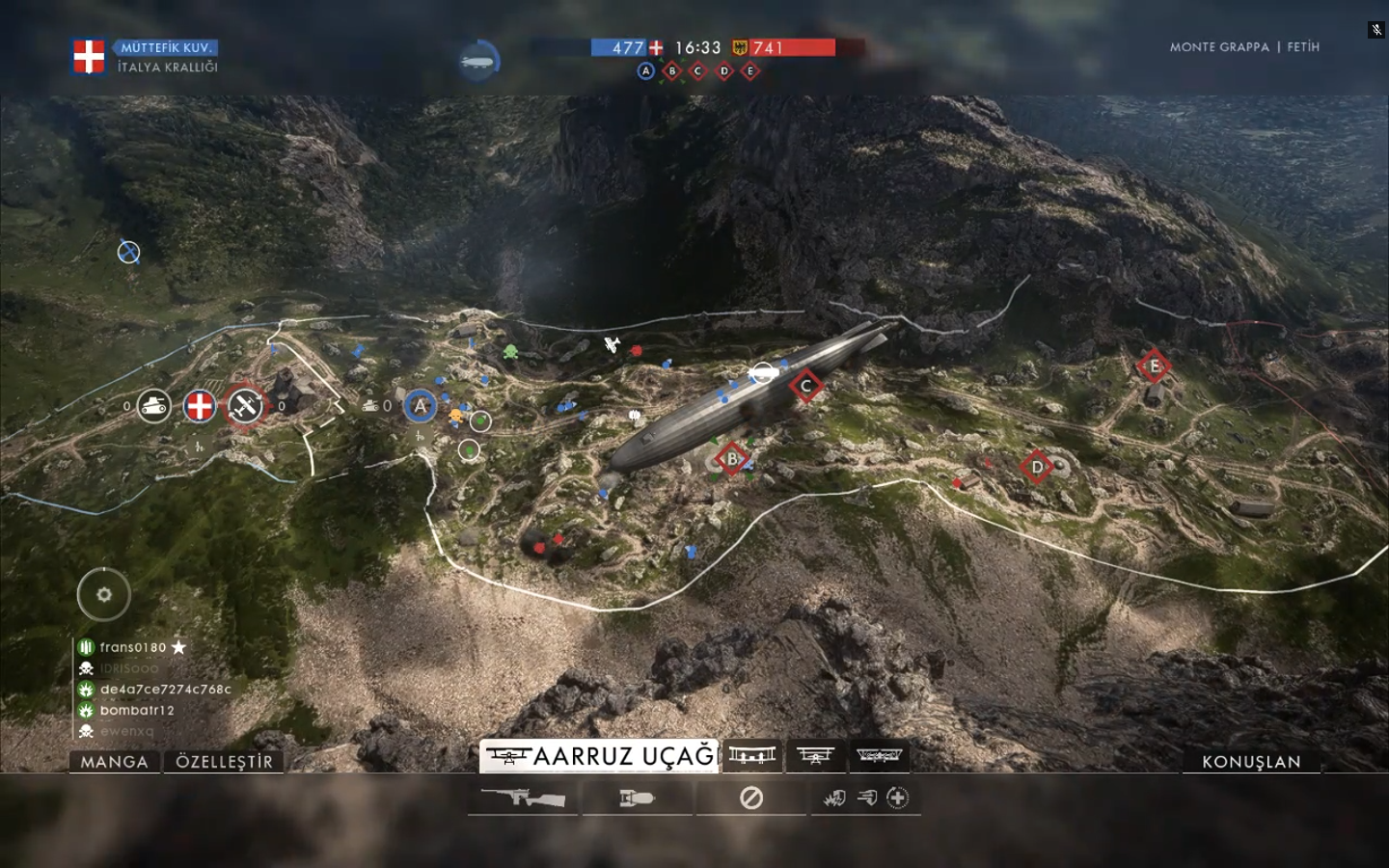Open the vehicle perks slot with repair icon
Screen dimensions: 1389x868
pos(865,799)
